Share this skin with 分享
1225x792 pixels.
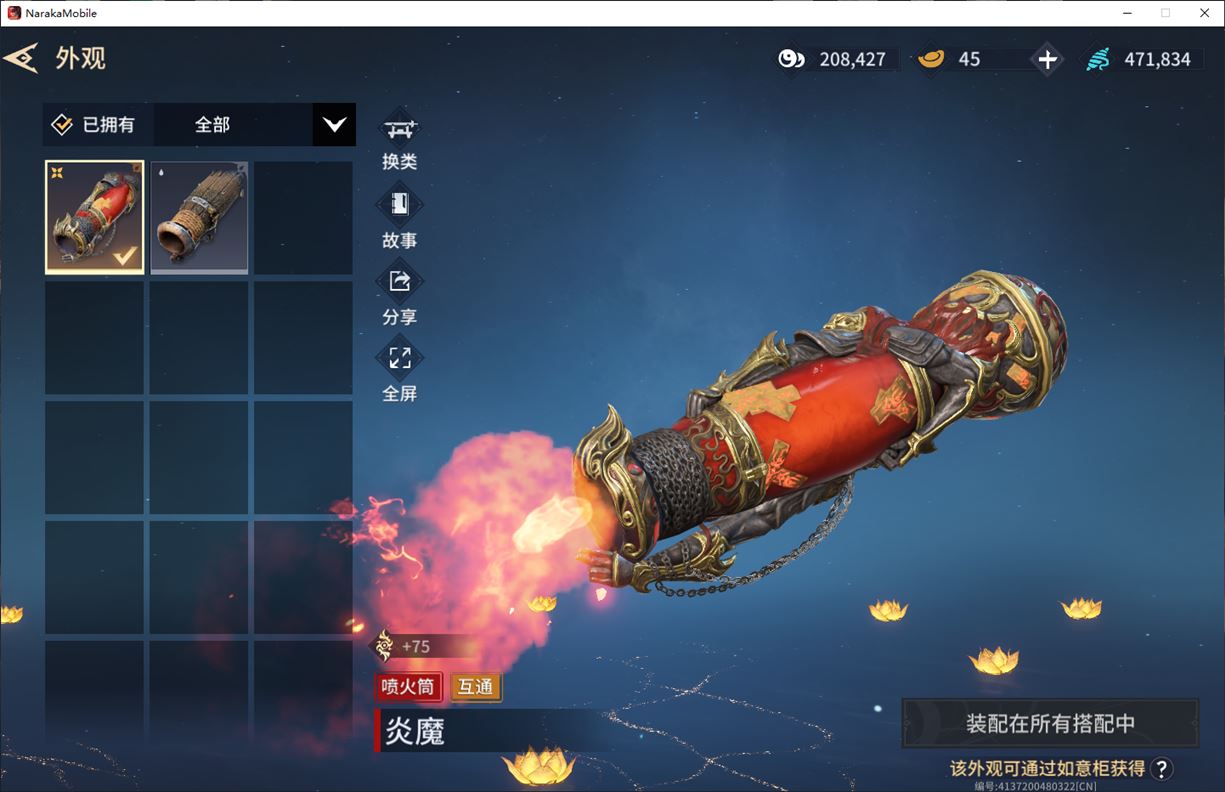(x=400, y=294)
